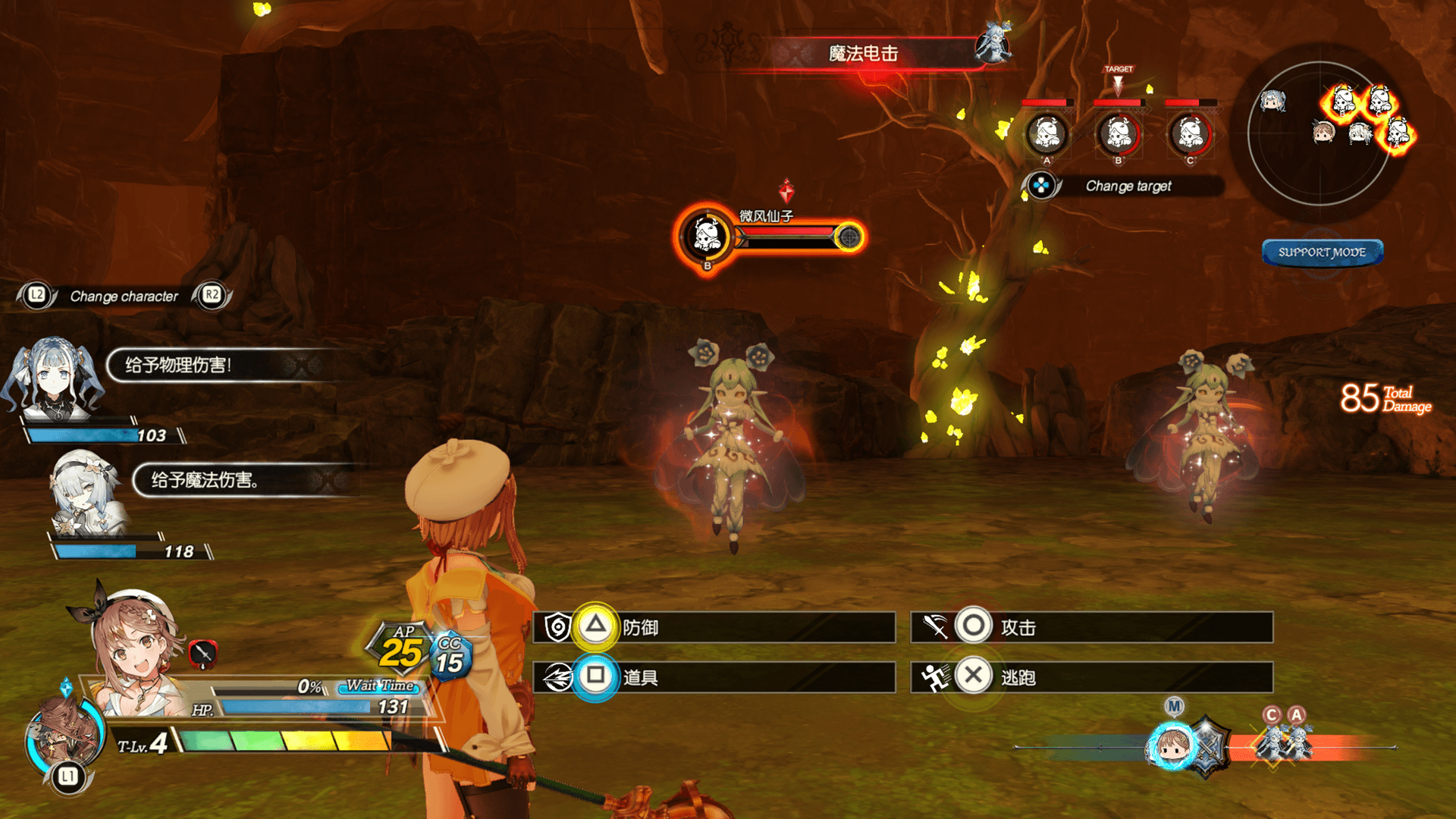Click the AP 25 action points badge
The image size is (1456, 819).
400,649
